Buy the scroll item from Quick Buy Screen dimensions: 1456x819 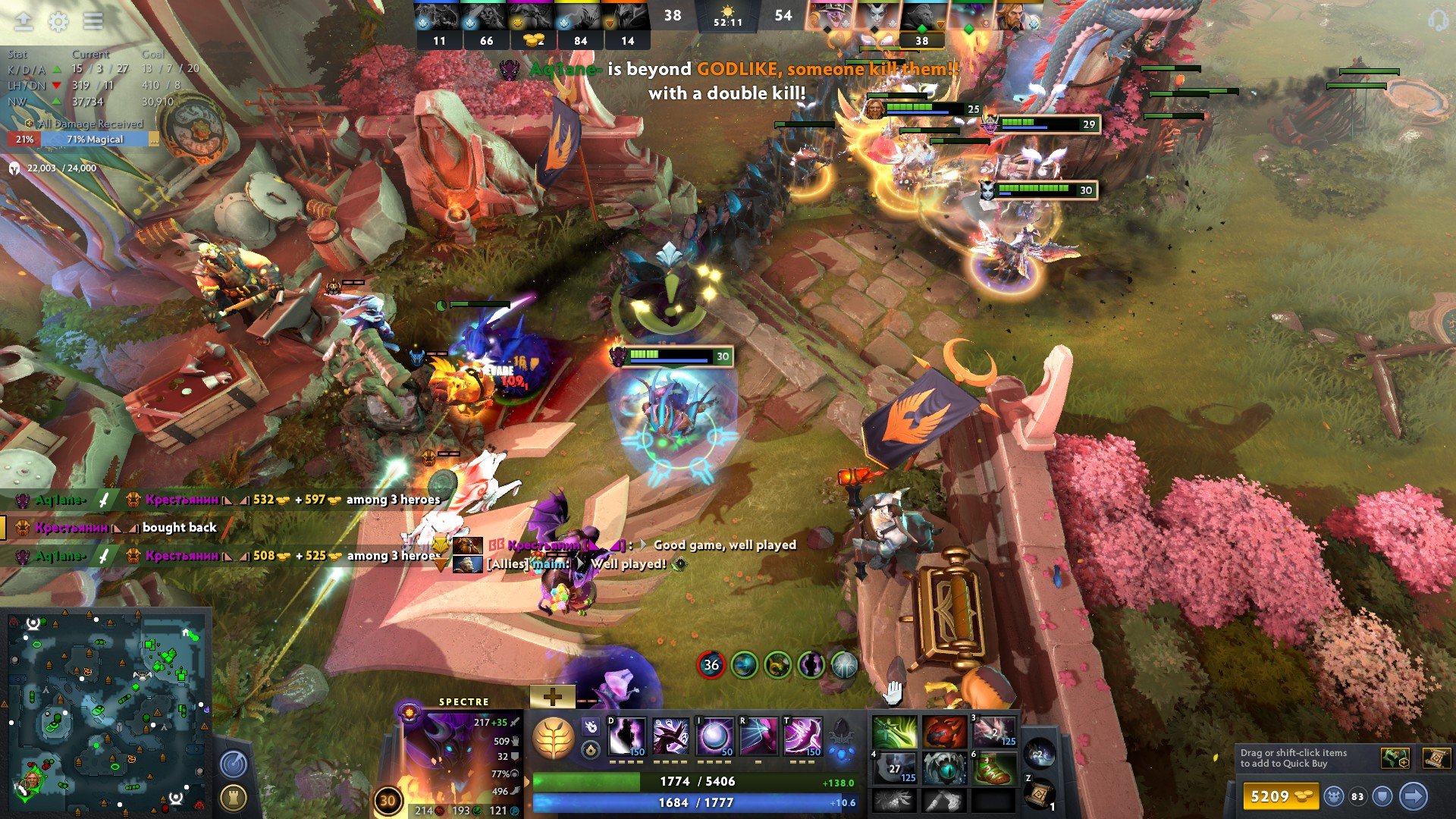click(1436, 758)
